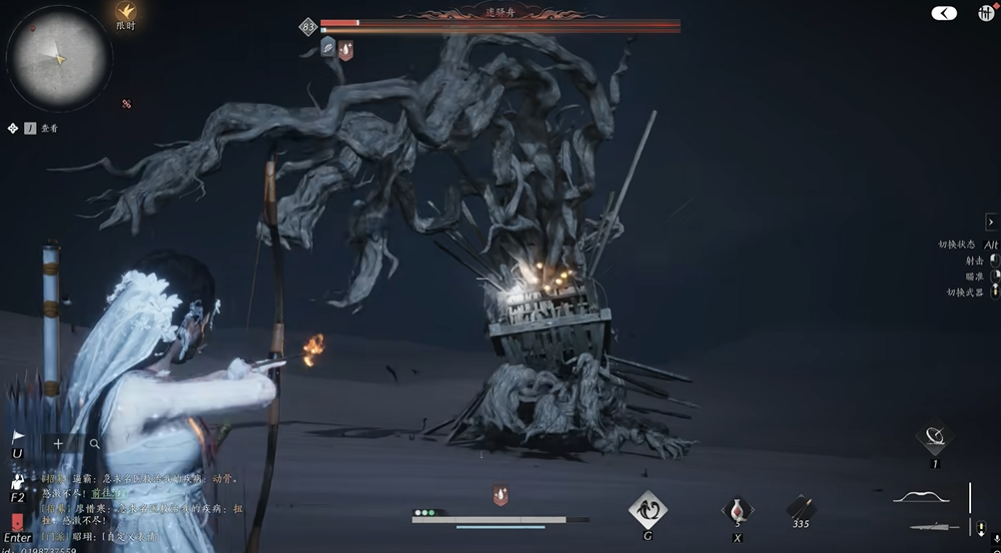1001x553 pixels.
Task: Toggle the small microphone icon
Action: pos(980,526)
